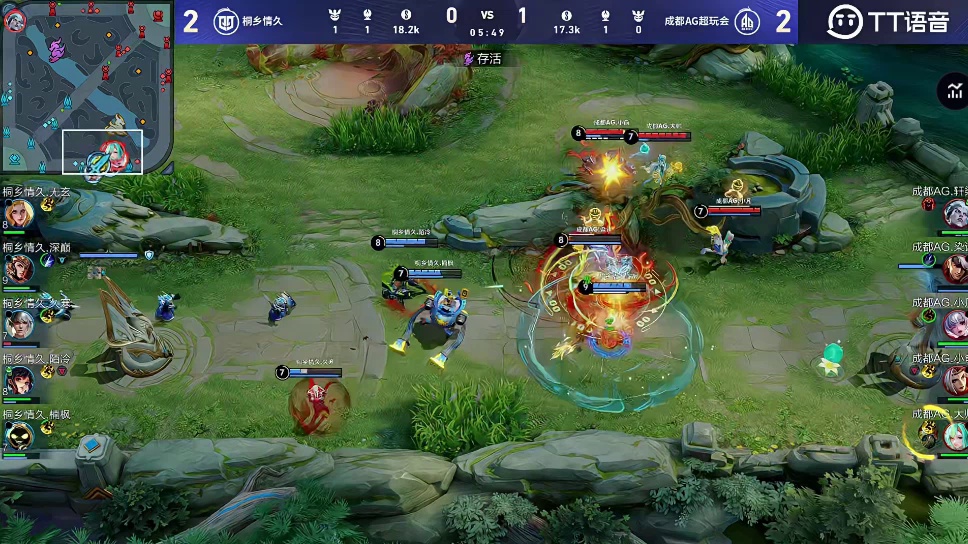Image resolution: width=968 pixels, height=544 pixels.
Task: Click the minimap in the top-left corner
Action: pyautogui.click(x=87, y=88)
